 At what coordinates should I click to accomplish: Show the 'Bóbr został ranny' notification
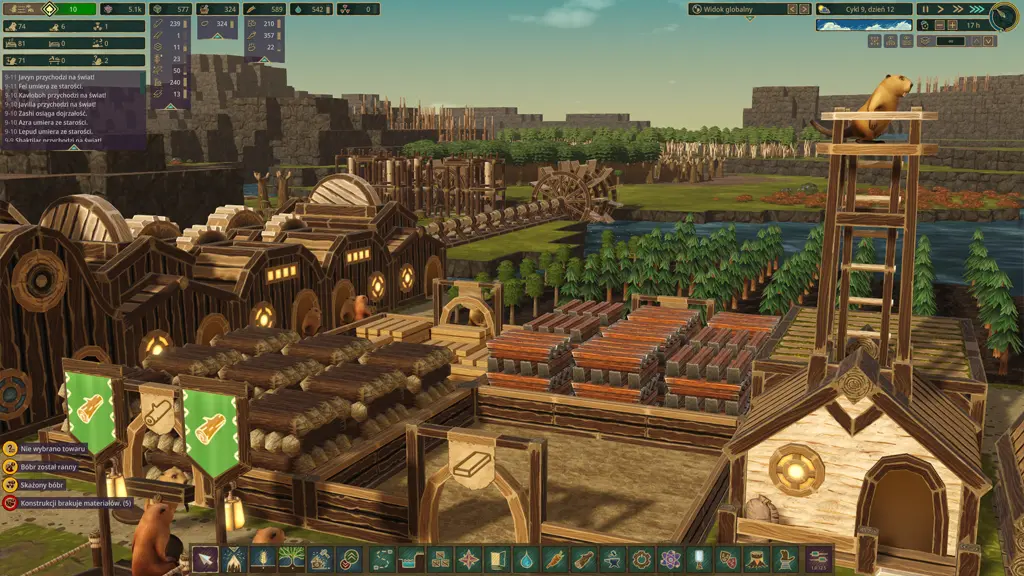(x=45, y=467)
